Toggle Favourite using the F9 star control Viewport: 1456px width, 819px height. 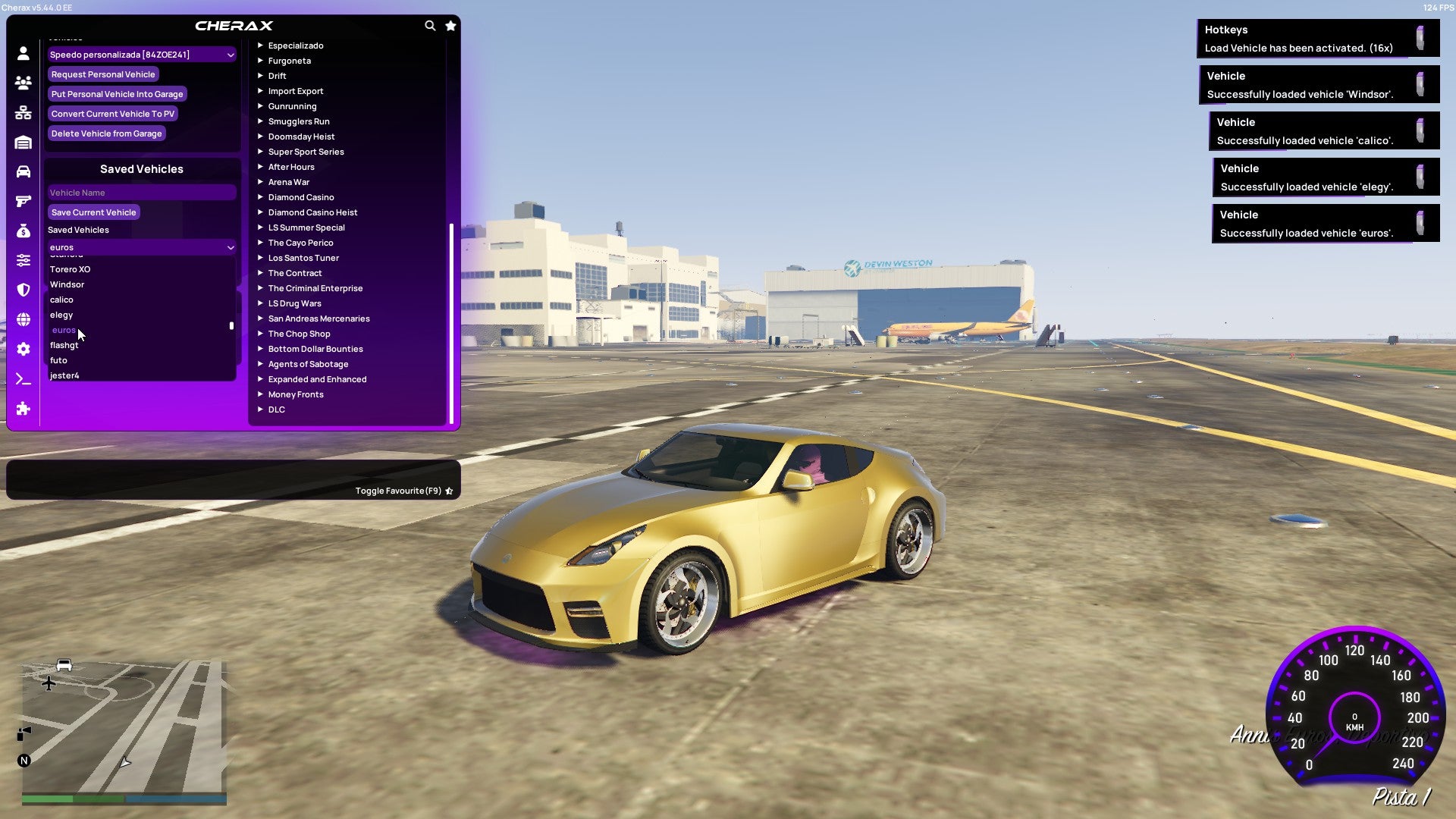(x=448, y=490)
